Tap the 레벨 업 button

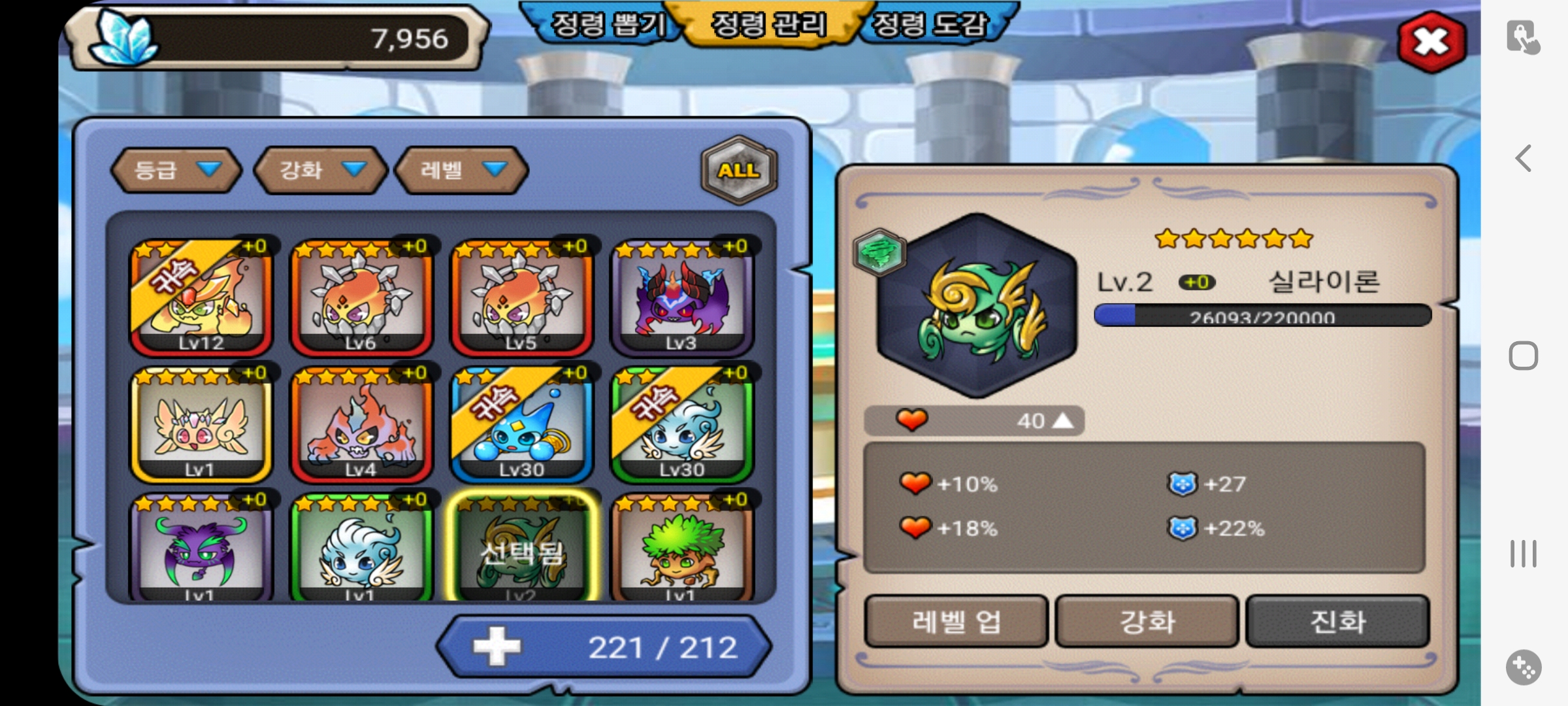(x=956, y=622)
